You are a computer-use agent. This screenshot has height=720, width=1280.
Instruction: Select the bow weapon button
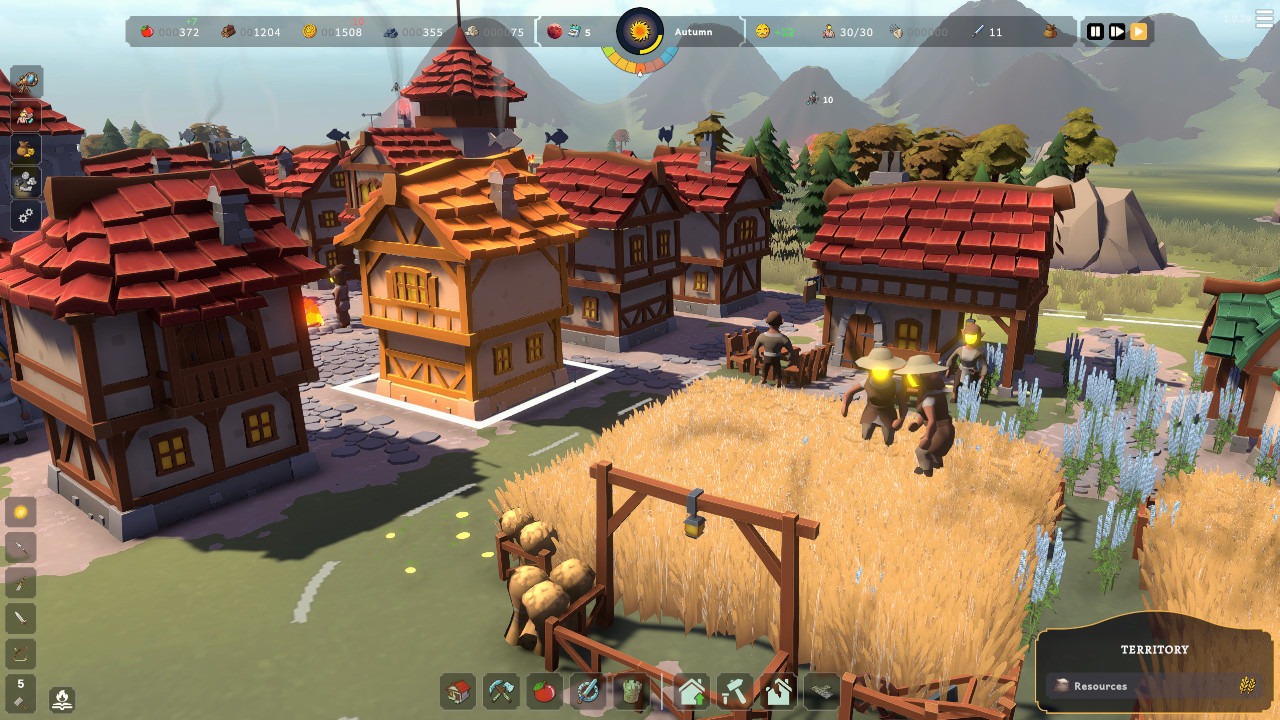[x=21, y=654]
